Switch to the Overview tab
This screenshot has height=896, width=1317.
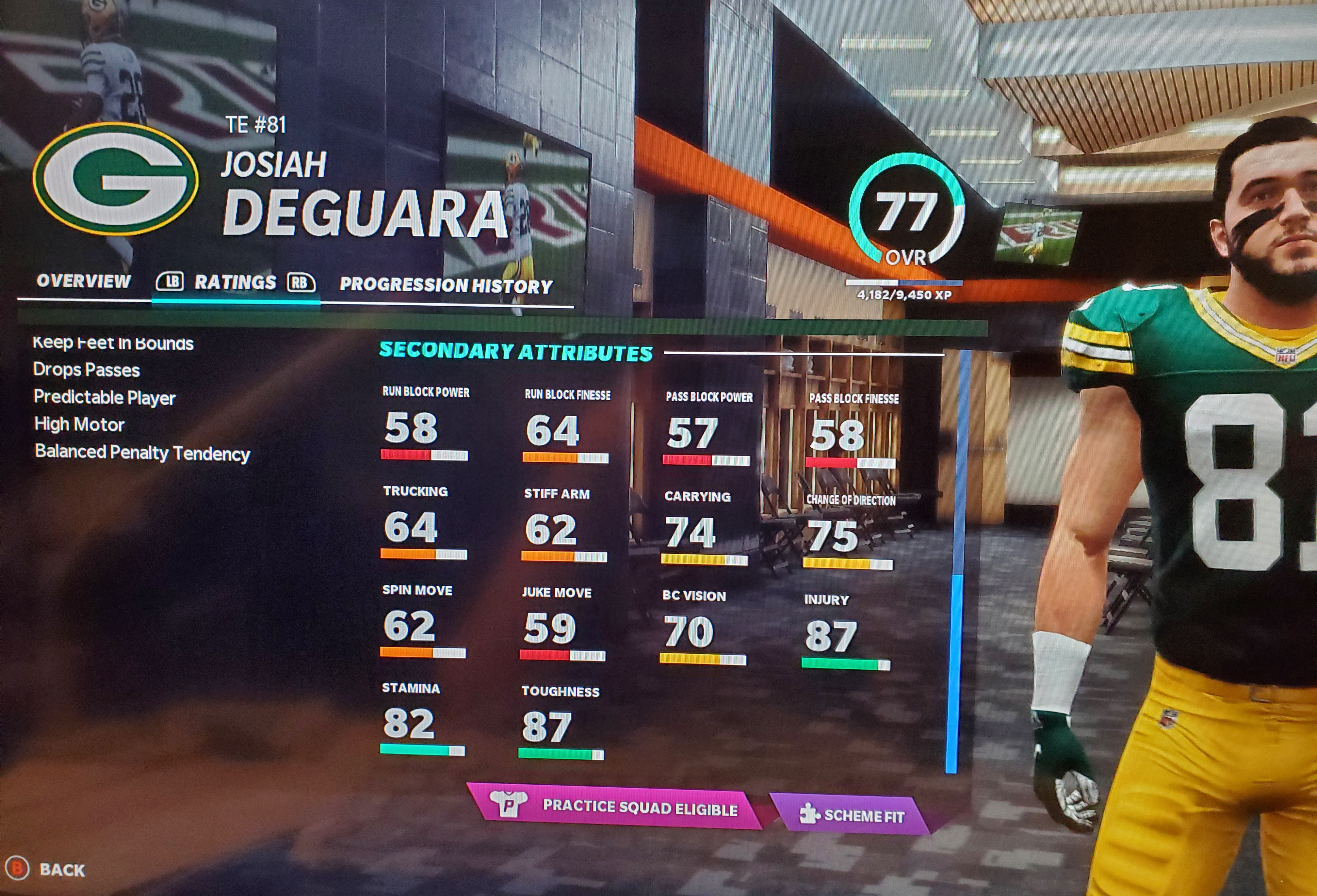point(83,281)
